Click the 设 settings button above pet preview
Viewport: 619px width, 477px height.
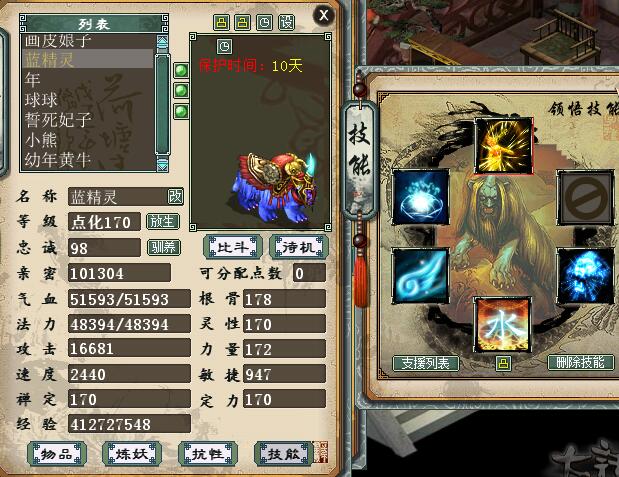coord(286,21)
